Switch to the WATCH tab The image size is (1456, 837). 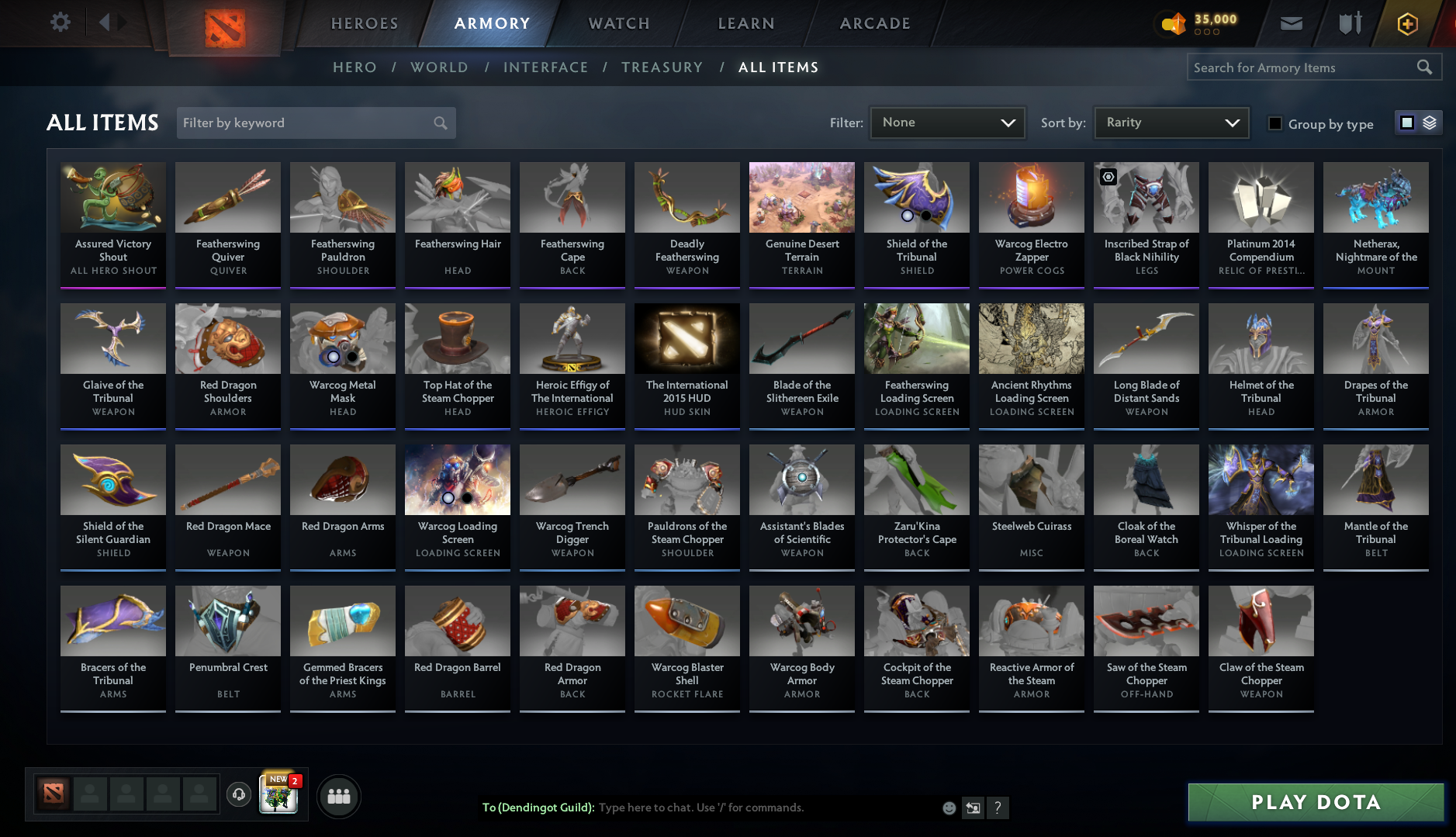618,23
